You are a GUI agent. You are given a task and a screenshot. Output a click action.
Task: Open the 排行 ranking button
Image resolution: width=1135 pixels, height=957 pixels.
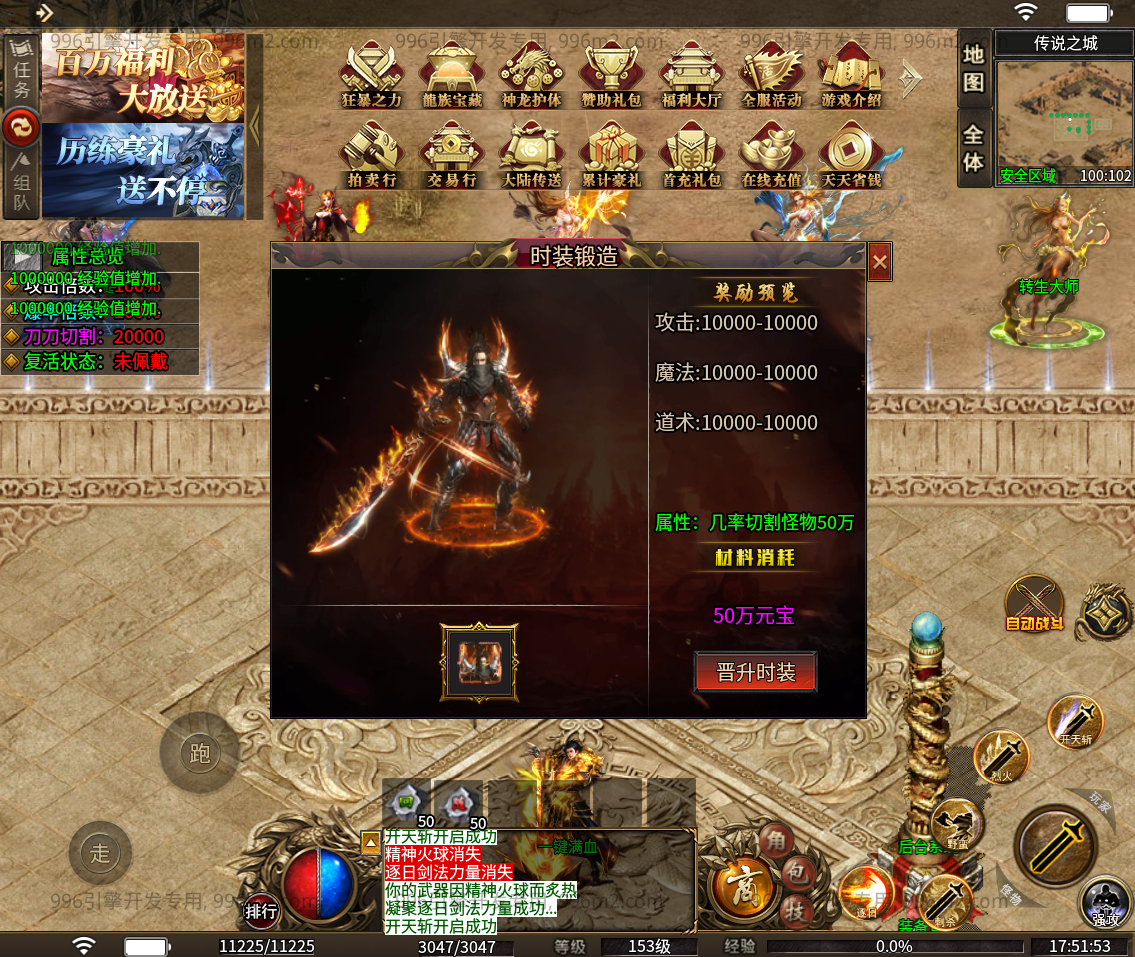pos(261,911)
